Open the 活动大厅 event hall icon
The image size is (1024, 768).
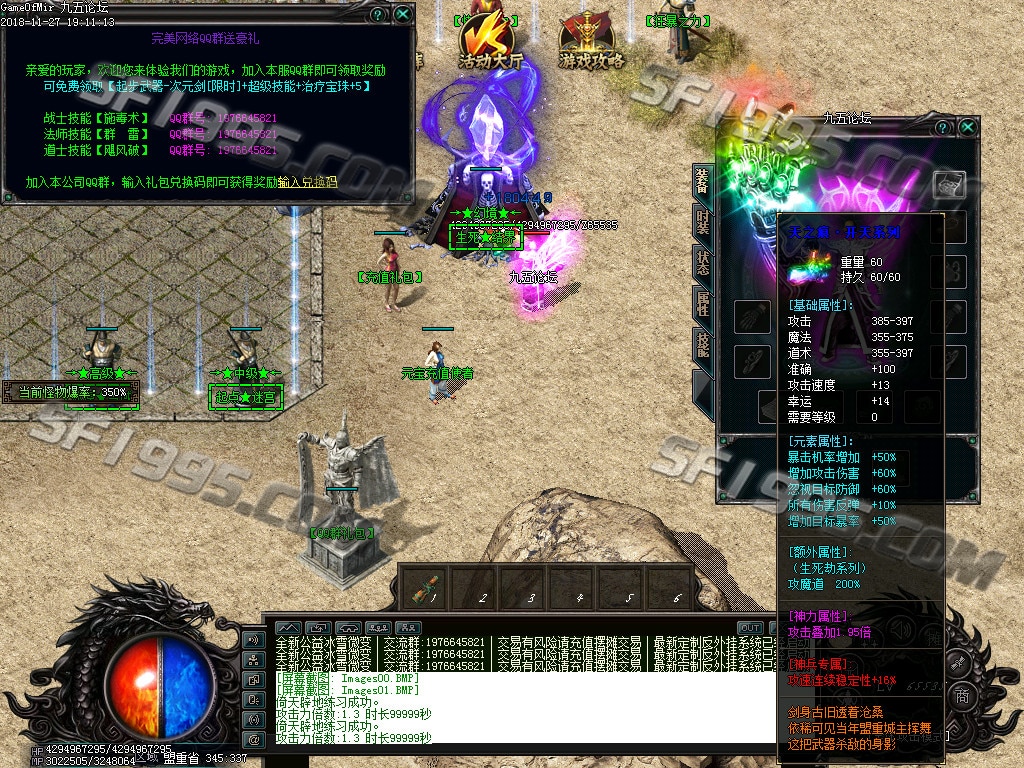point(490,38)
